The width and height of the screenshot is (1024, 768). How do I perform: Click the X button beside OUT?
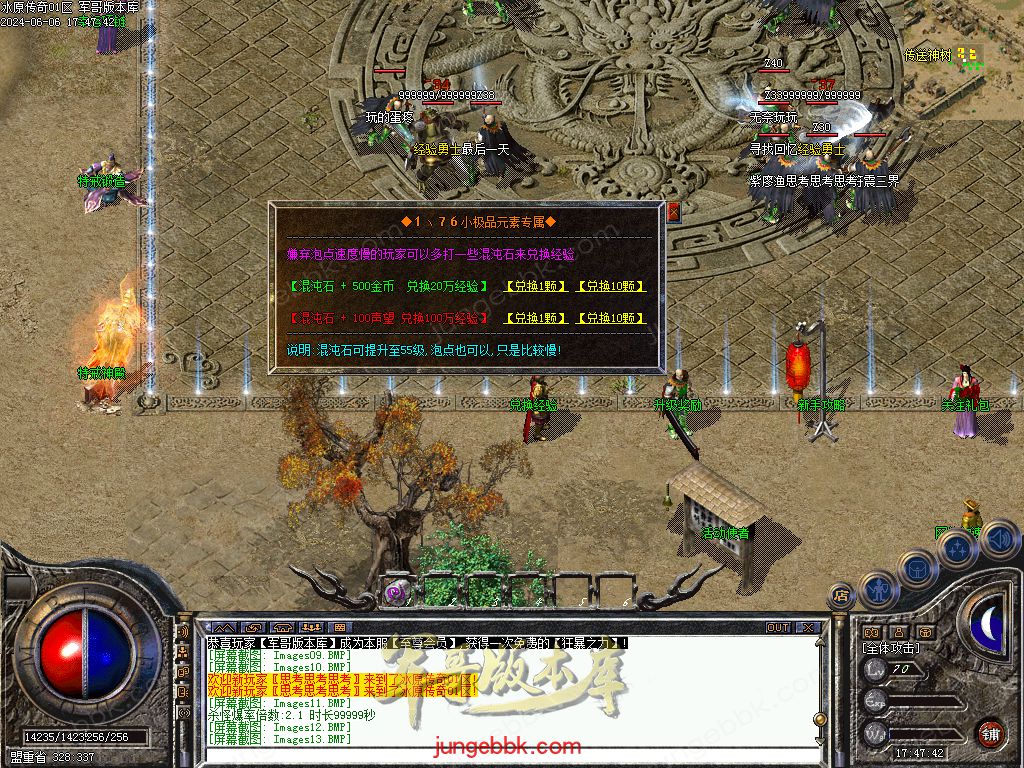coord(808,628)
